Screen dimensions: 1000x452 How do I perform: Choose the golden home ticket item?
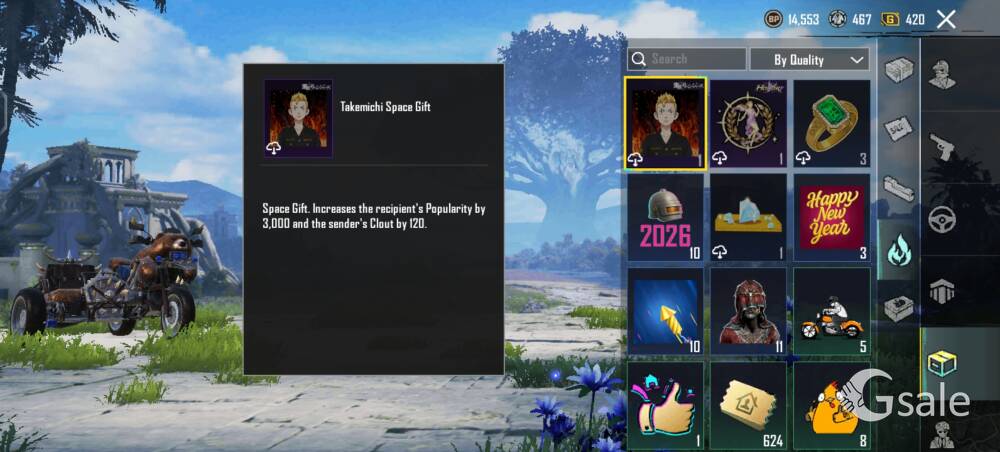[x=748, y=405]
